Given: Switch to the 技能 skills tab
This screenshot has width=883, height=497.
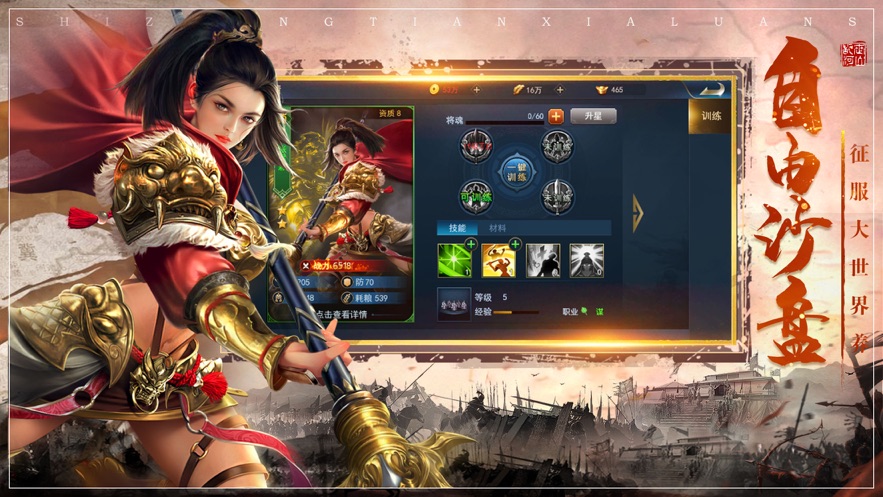Looking at the screenshot, I should [457, 228].
